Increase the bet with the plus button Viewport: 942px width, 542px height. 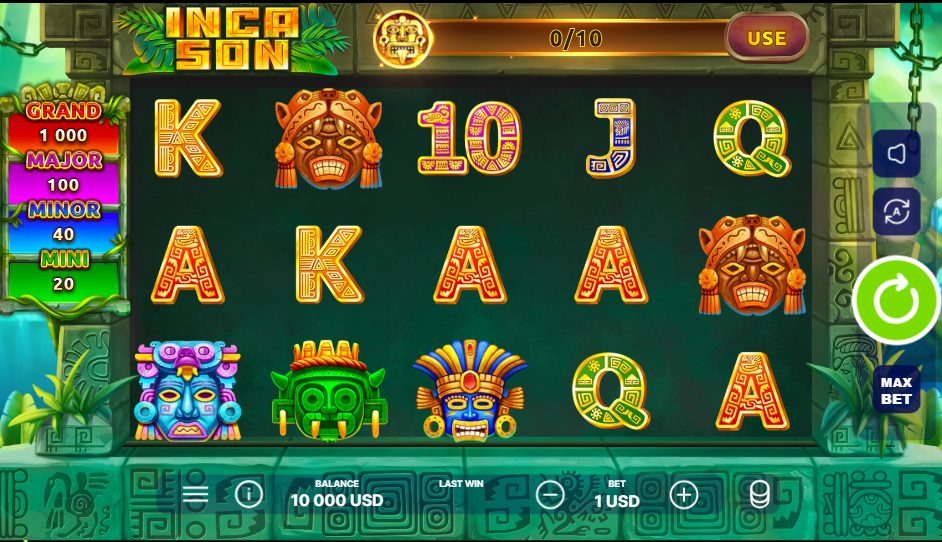(683, 494)
